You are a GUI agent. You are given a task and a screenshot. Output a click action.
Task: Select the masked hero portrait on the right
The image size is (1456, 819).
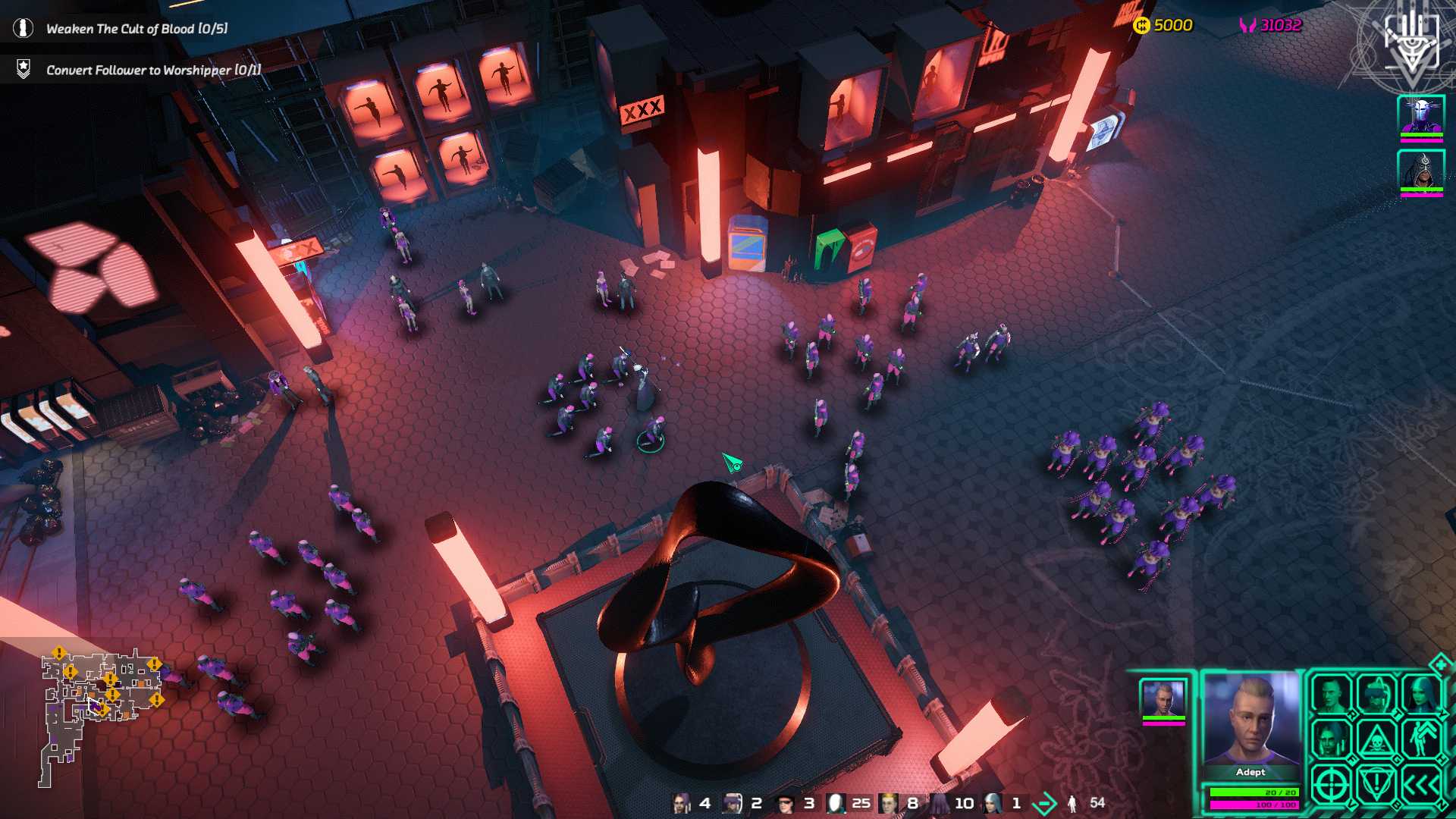pos(1423,115)
